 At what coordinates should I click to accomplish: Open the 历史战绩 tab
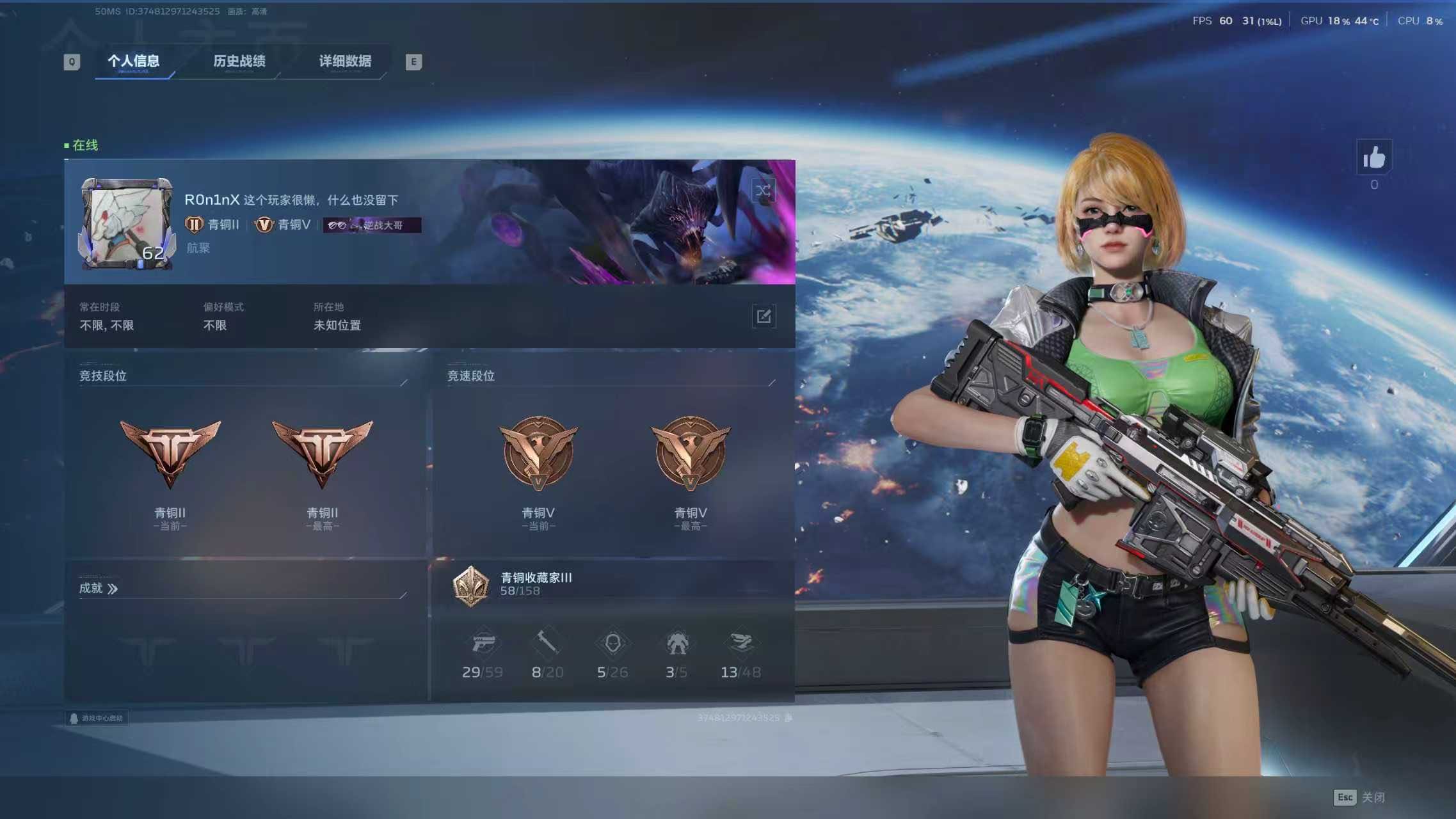click(239, 61)
